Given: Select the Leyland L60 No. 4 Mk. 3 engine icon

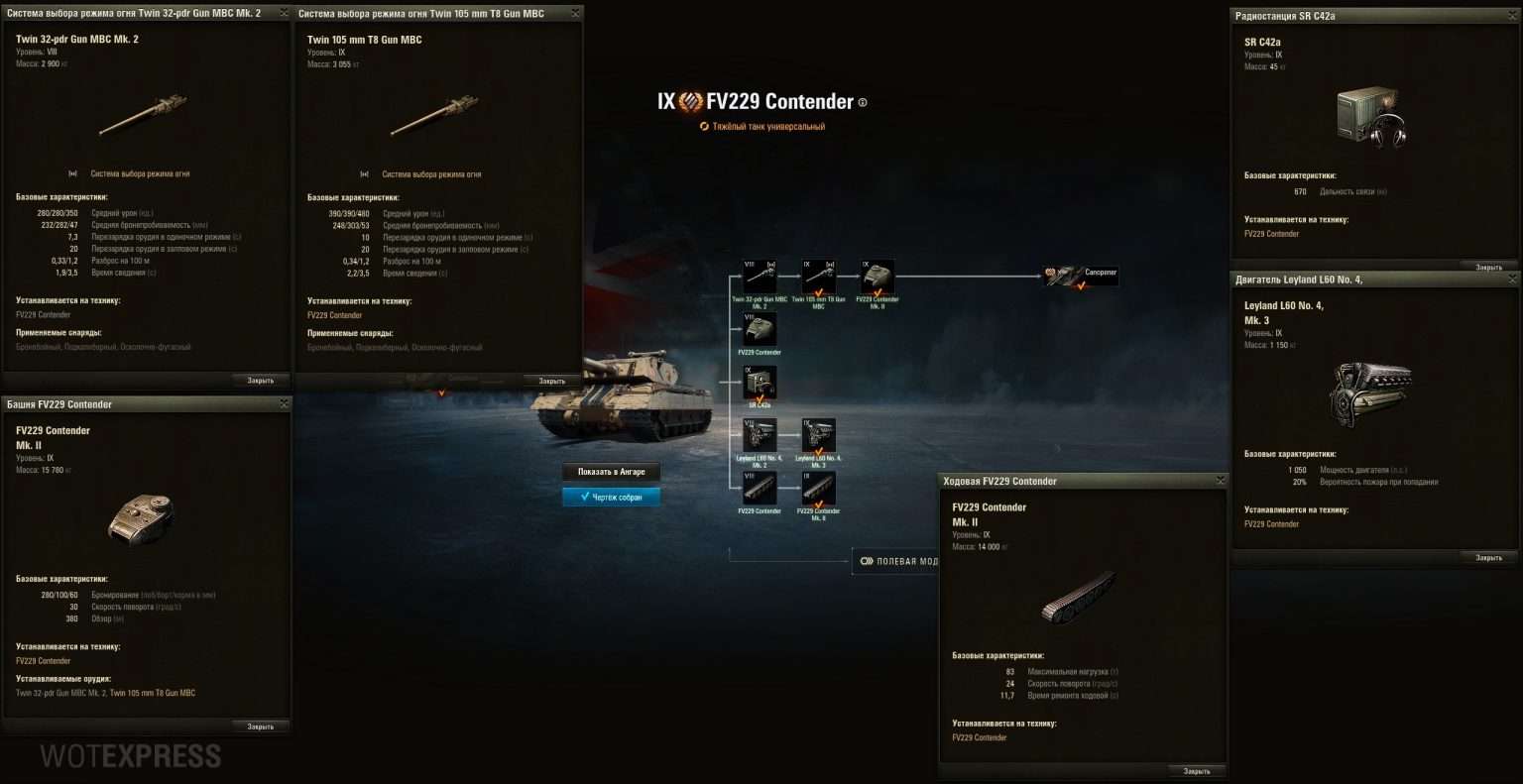Looking at the screenshot, I should [x=818, y=436].
